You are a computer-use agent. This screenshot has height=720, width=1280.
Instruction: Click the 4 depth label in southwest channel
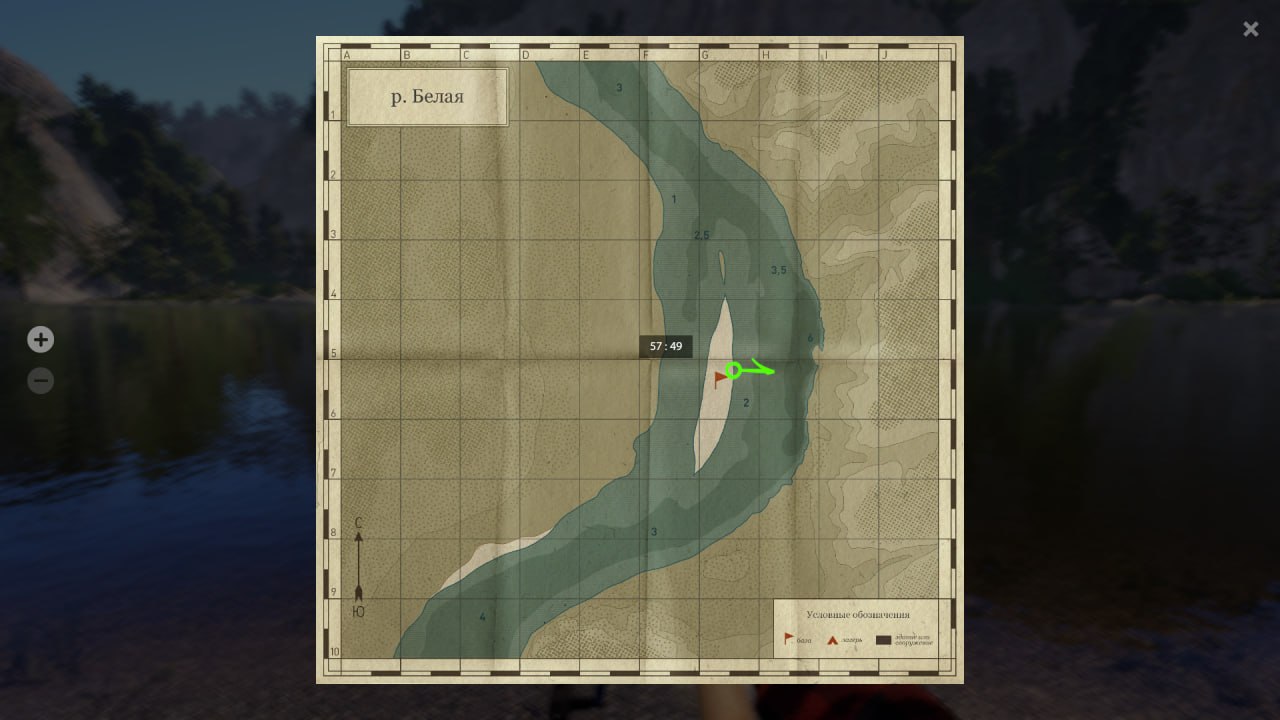coord(484,617)
